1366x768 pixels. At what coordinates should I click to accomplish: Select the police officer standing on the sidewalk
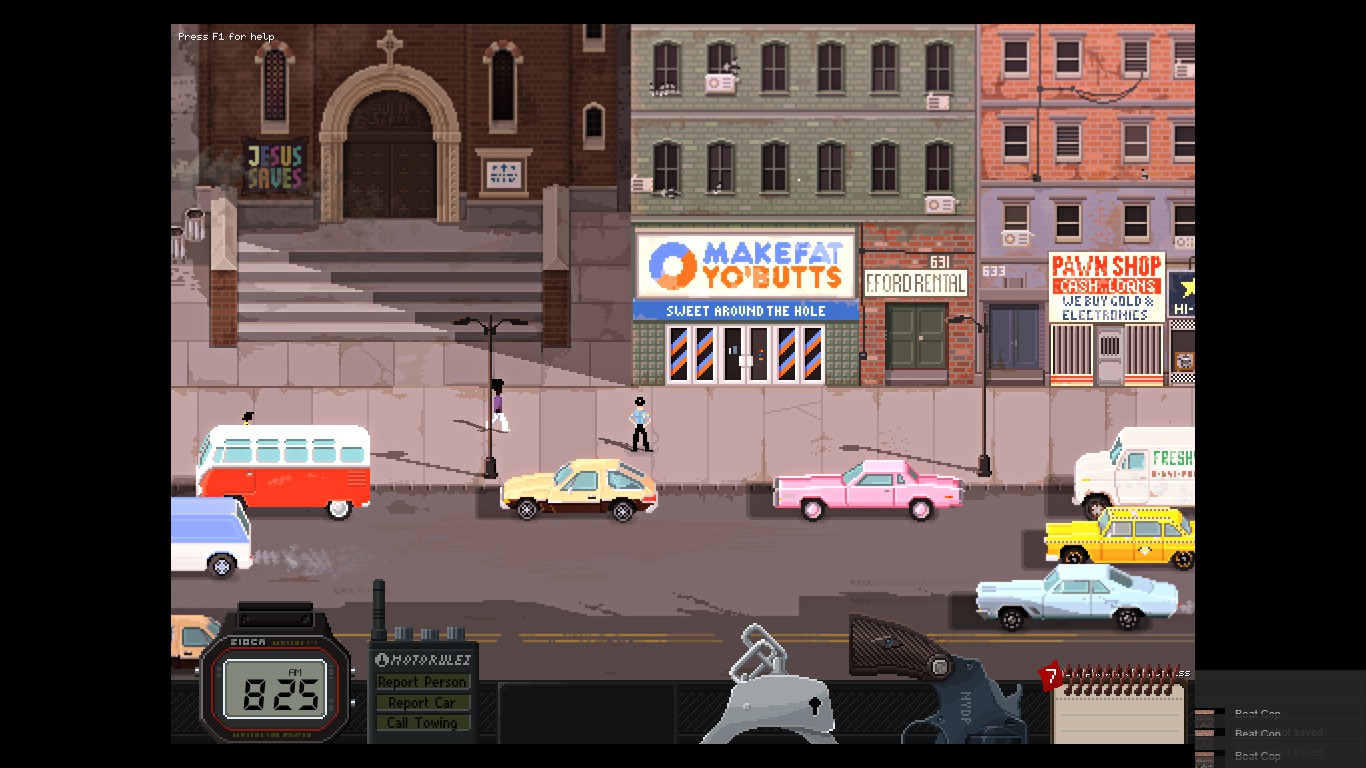pyautogui.click(x=641, y=420)
